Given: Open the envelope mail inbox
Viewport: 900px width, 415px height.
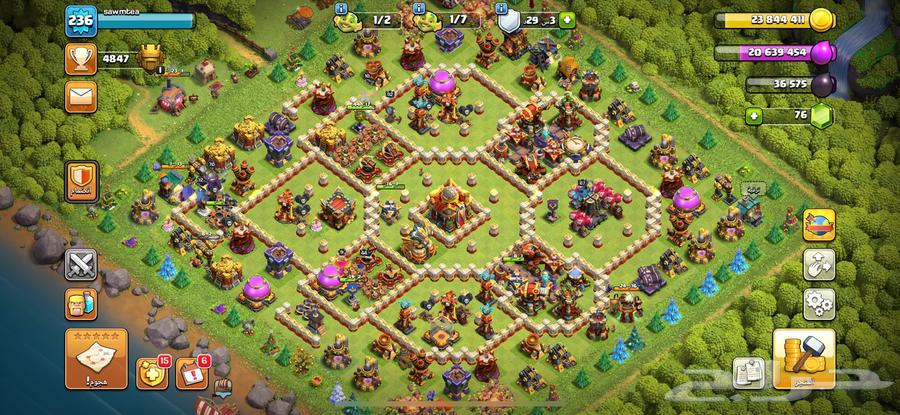Looking at the screenshot, I should tap(80, 96).
